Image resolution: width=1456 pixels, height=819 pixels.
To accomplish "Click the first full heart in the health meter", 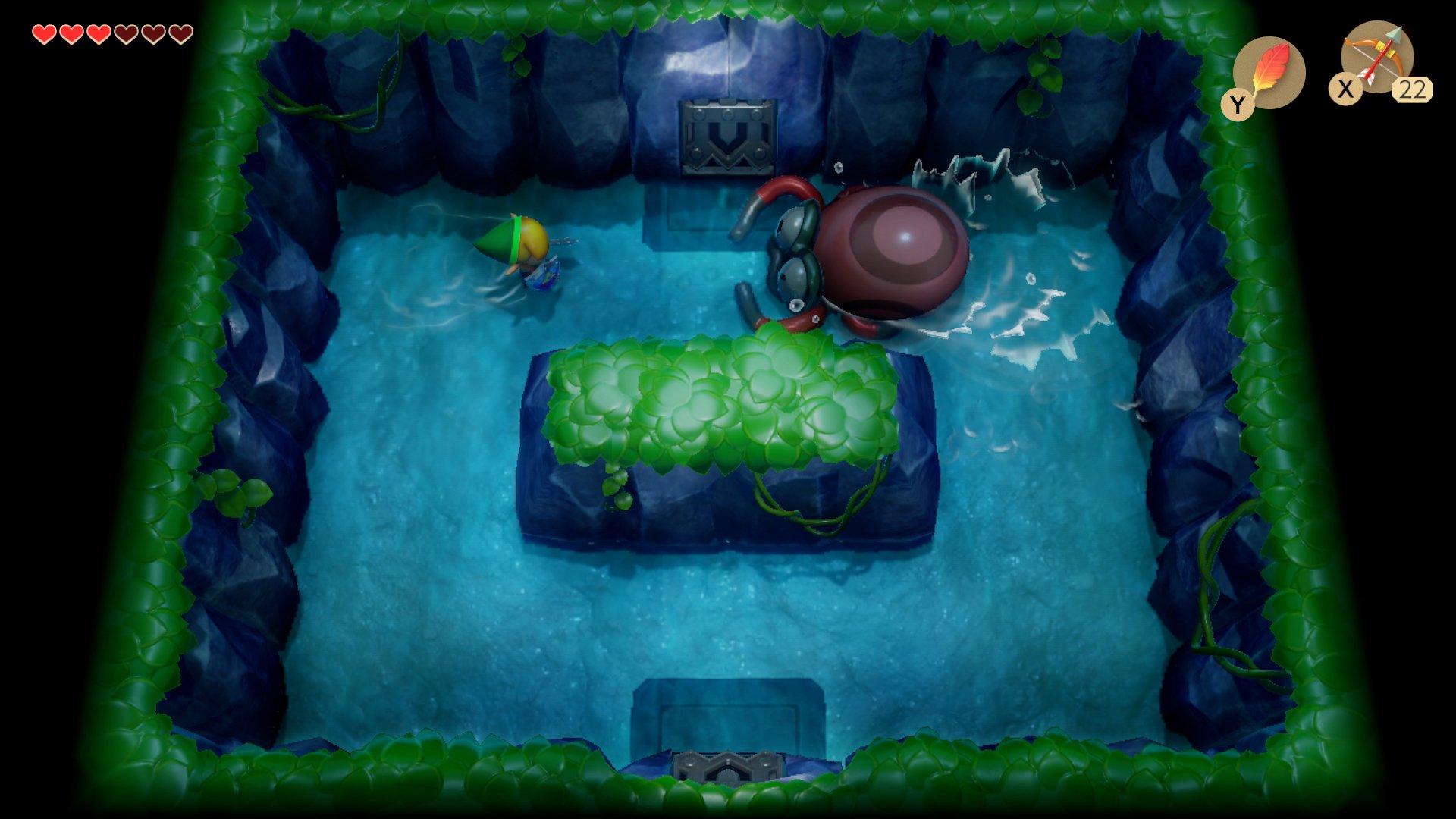I will click(44, 34).
